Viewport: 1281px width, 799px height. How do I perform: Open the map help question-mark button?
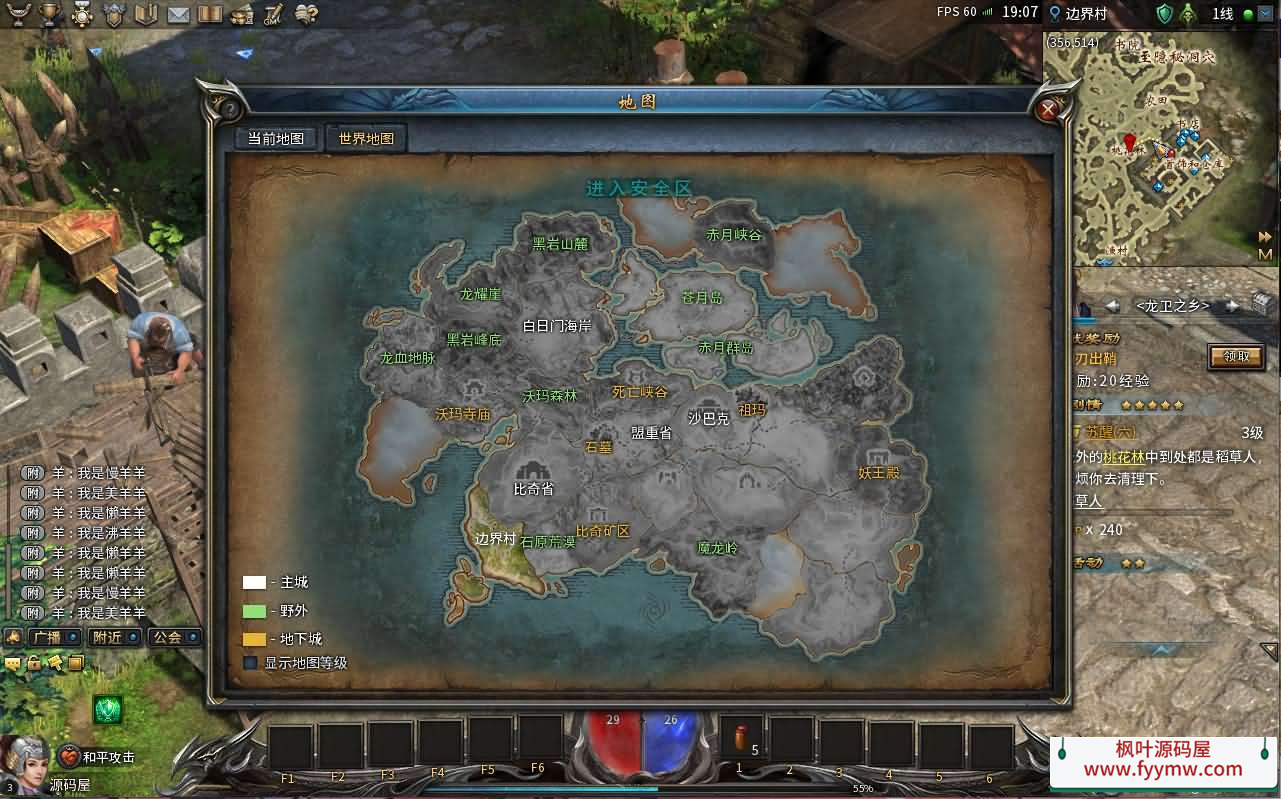point(229,110)
